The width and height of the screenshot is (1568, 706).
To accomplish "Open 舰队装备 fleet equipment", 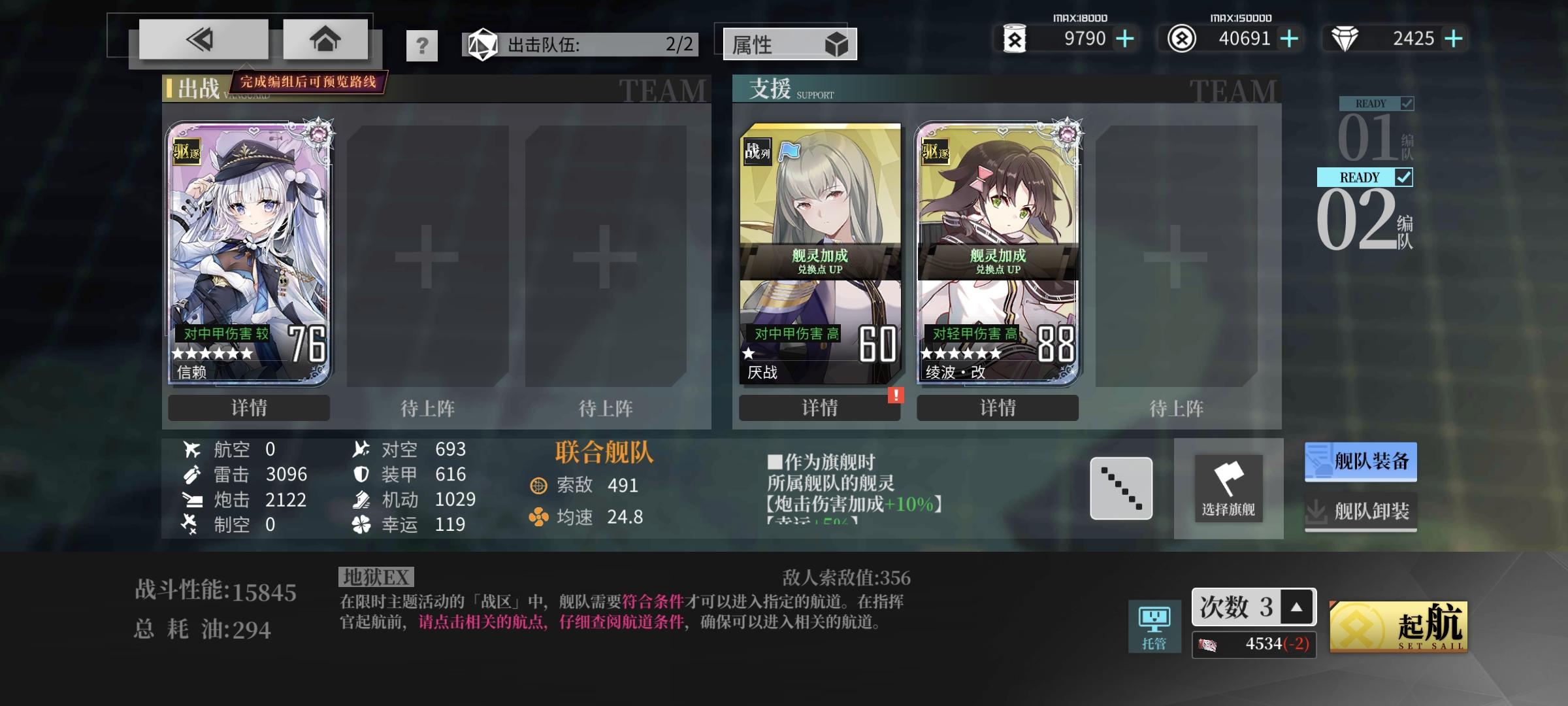I will tap(1361, 461).
